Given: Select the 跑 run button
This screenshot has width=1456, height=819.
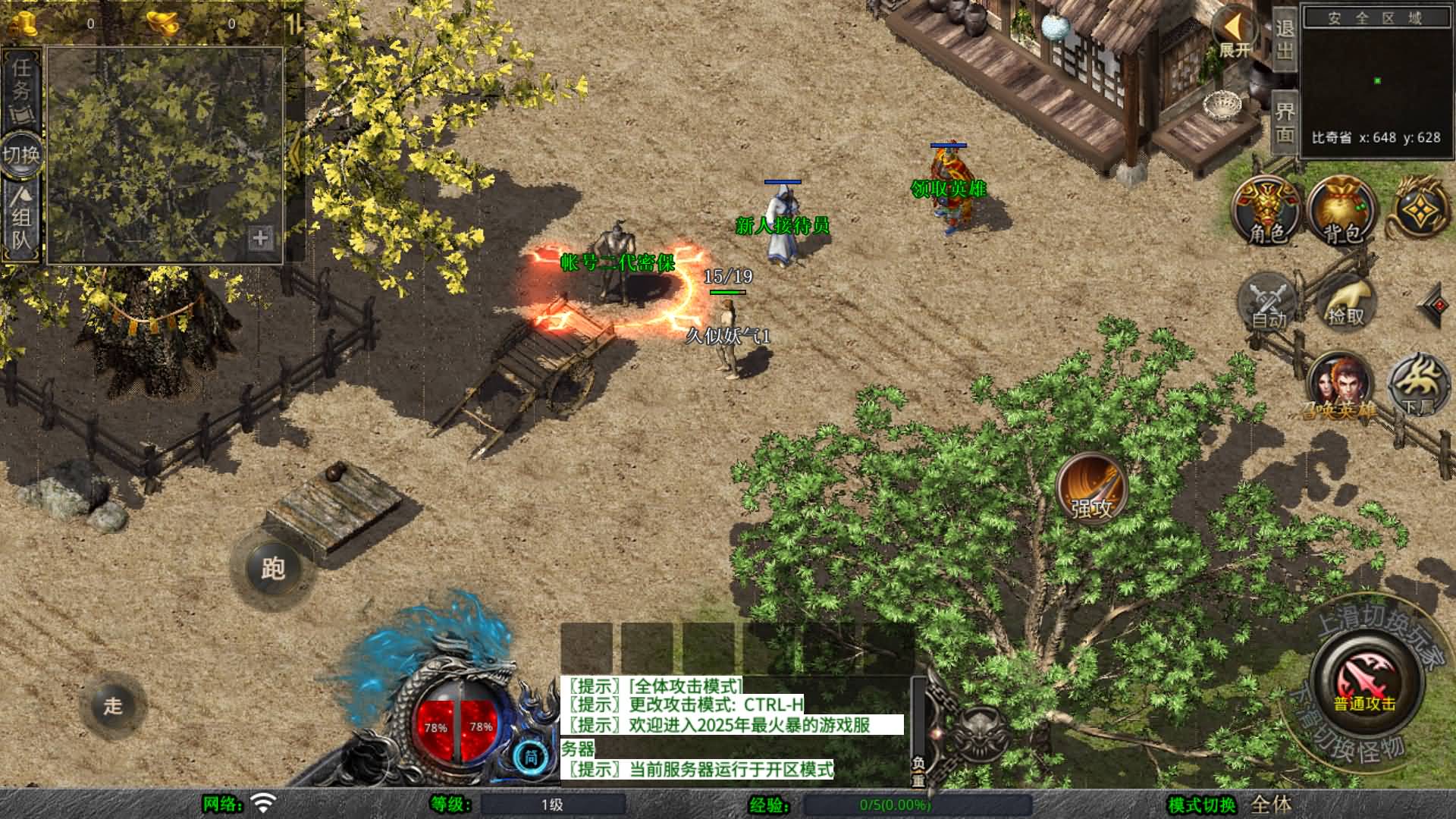Looking at the screenshot, I should [x=272, y=569].
